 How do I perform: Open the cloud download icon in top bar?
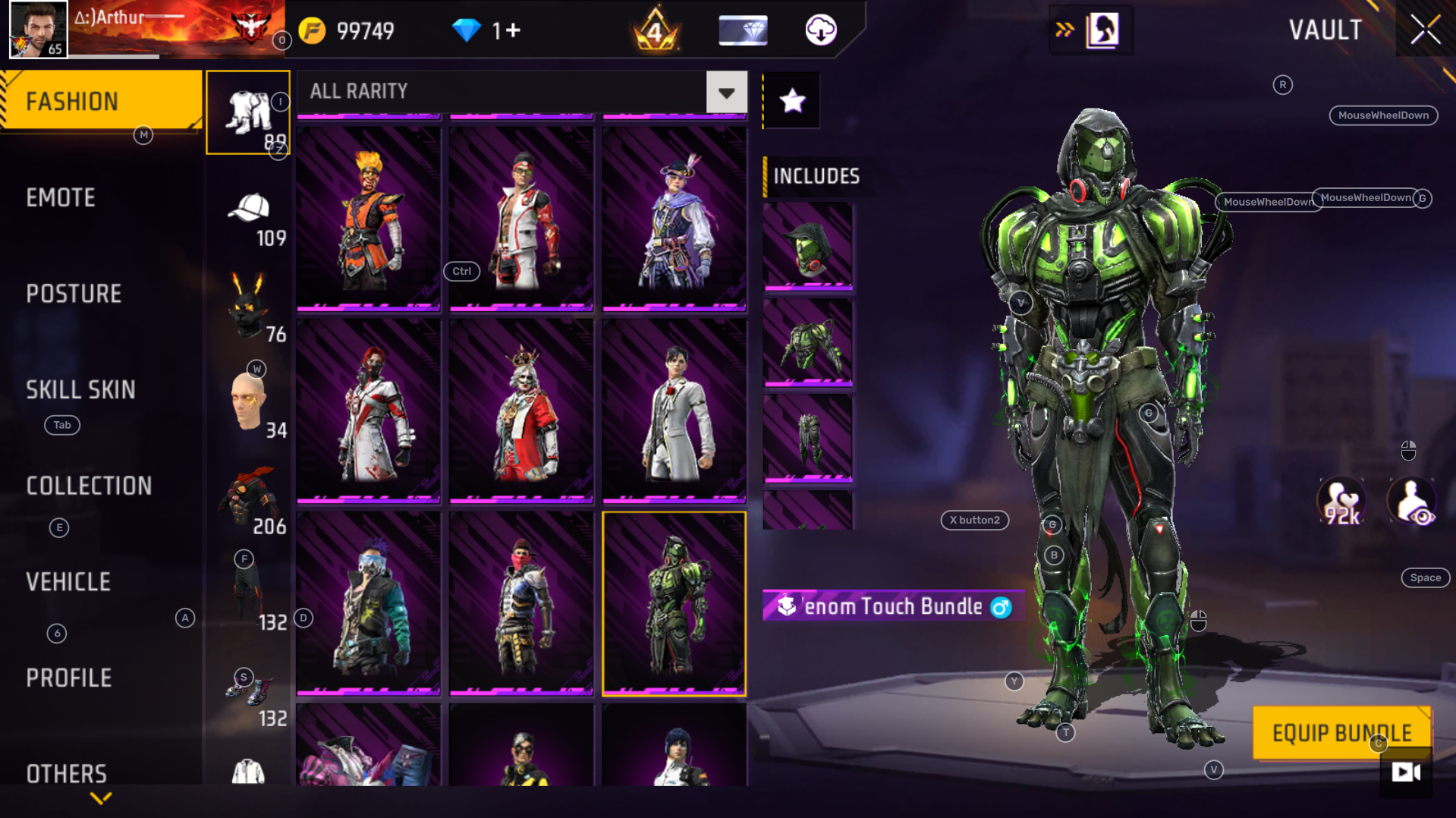pyautogui.click(x=823, y=30)
